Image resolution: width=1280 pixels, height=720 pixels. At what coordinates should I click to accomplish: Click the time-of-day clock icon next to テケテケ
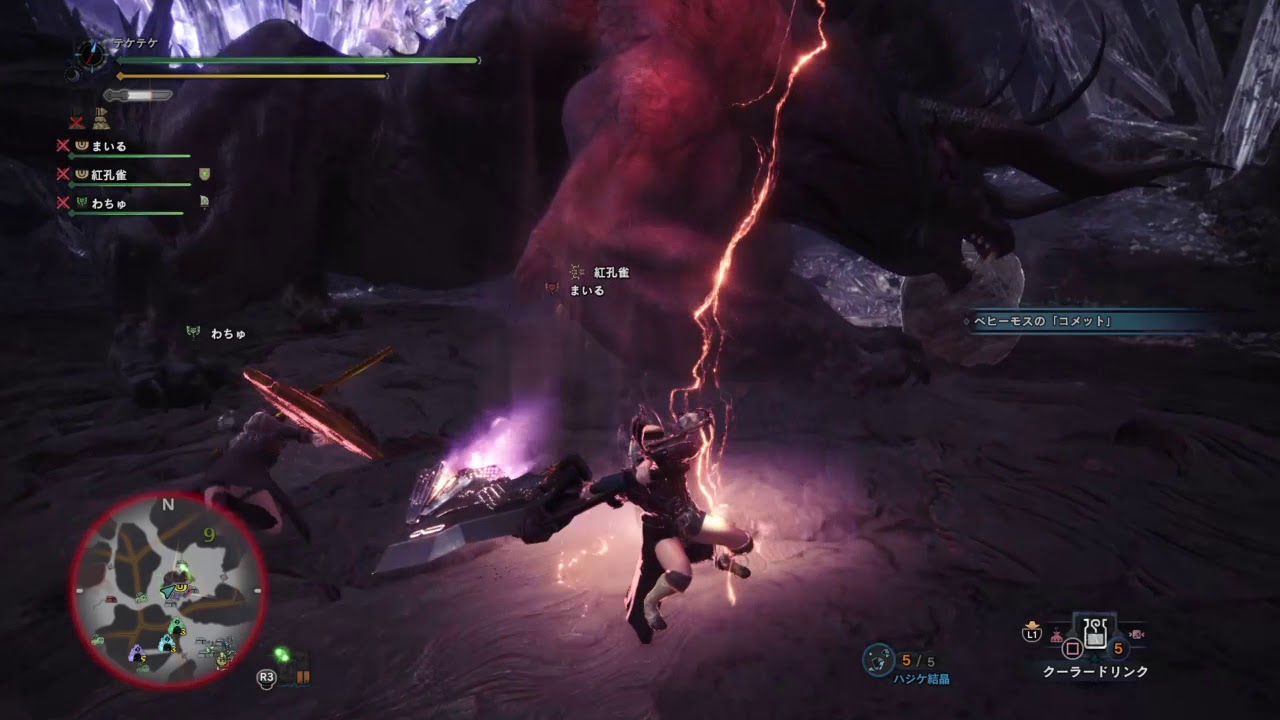tap(91, 55)
